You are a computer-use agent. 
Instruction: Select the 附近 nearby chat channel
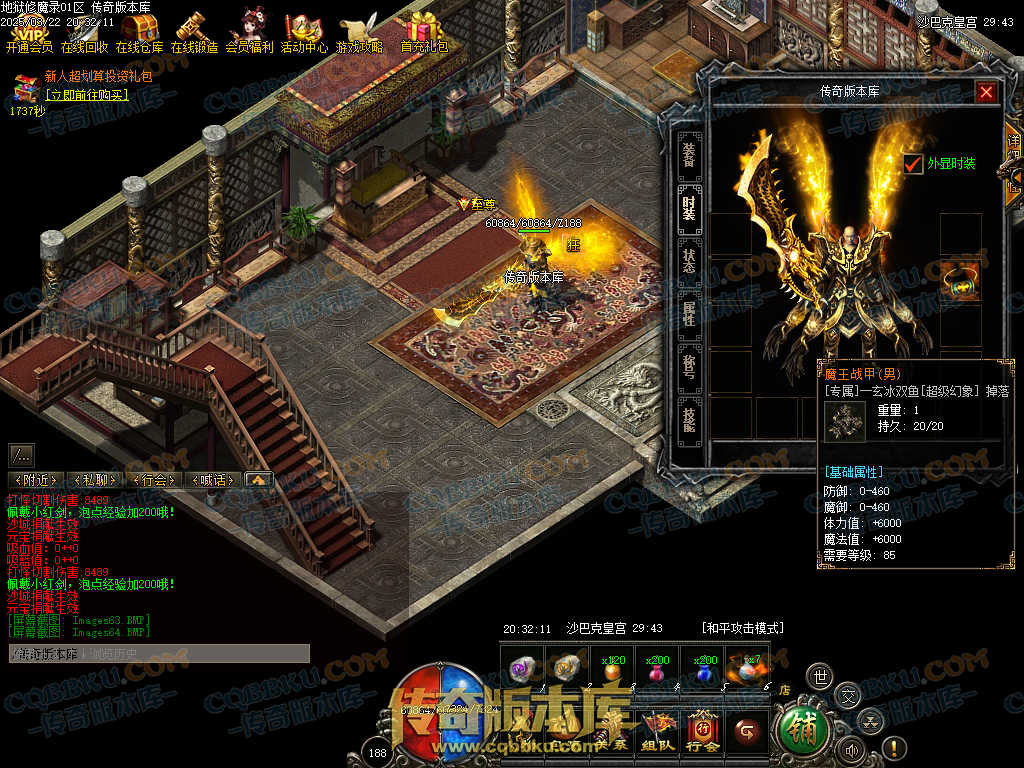(36, 480)
